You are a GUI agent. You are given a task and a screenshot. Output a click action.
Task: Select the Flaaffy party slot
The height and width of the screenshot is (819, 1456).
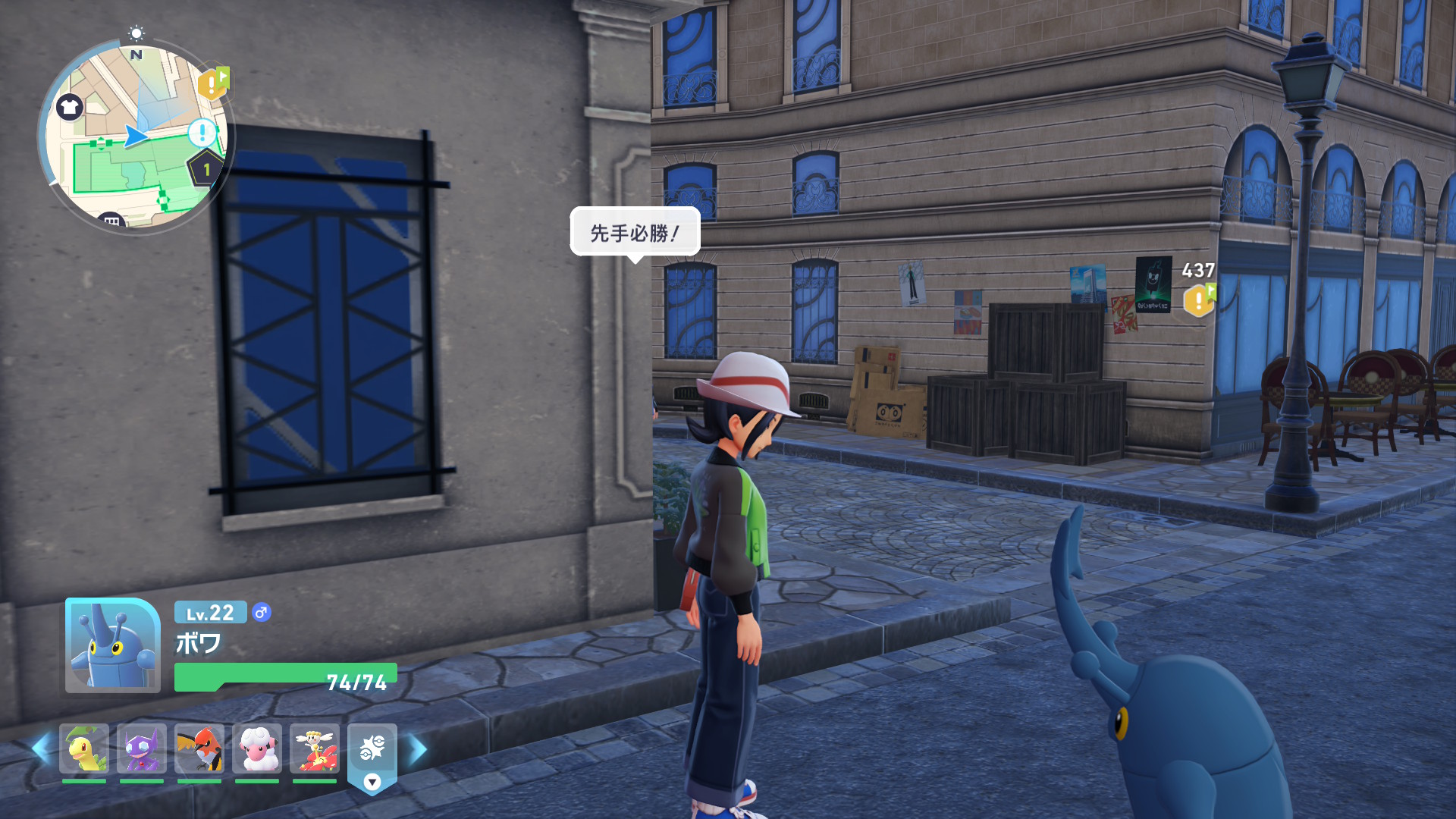point(257,749)
